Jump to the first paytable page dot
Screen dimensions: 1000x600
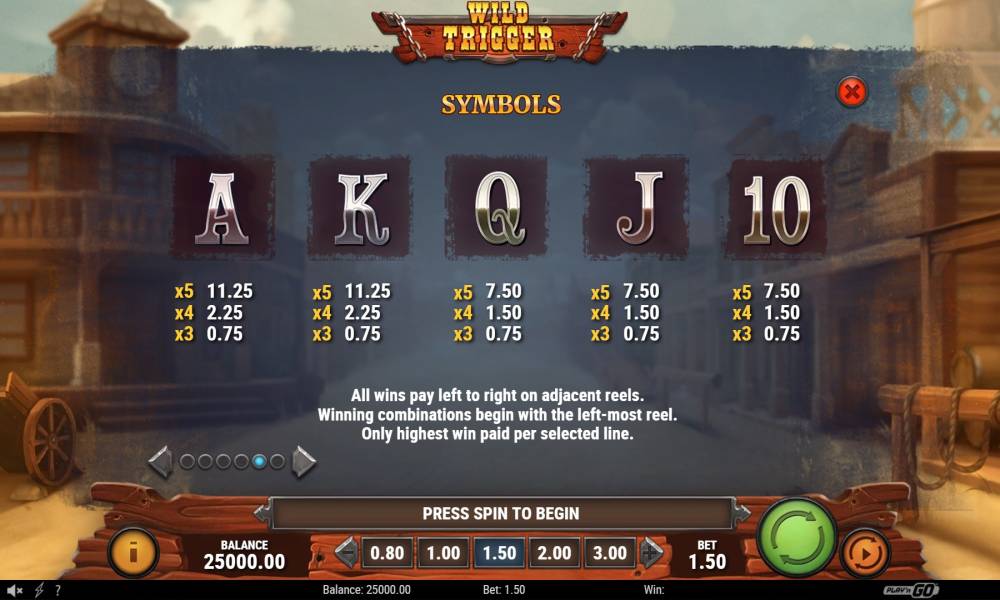pyautogui.click(x=186, y=461)
